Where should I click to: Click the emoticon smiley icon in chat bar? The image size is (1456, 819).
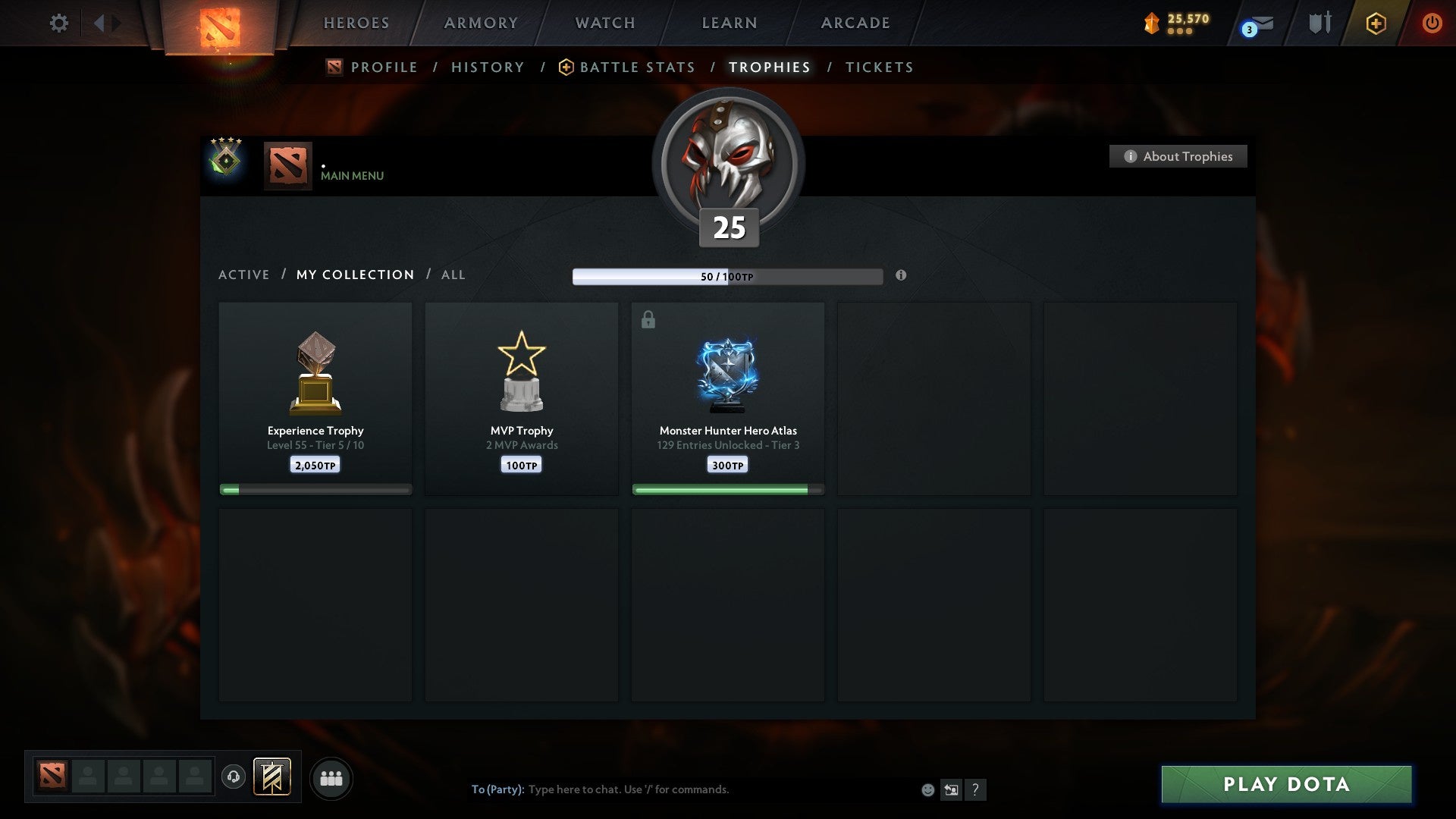(x=928, y=789)
